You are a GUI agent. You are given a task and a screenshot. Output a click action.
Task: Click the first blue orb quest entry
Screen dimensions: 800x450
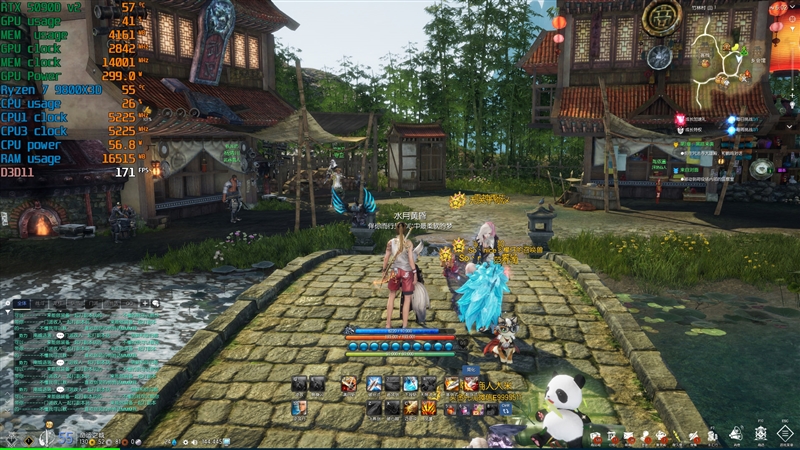tap(732, 119)
